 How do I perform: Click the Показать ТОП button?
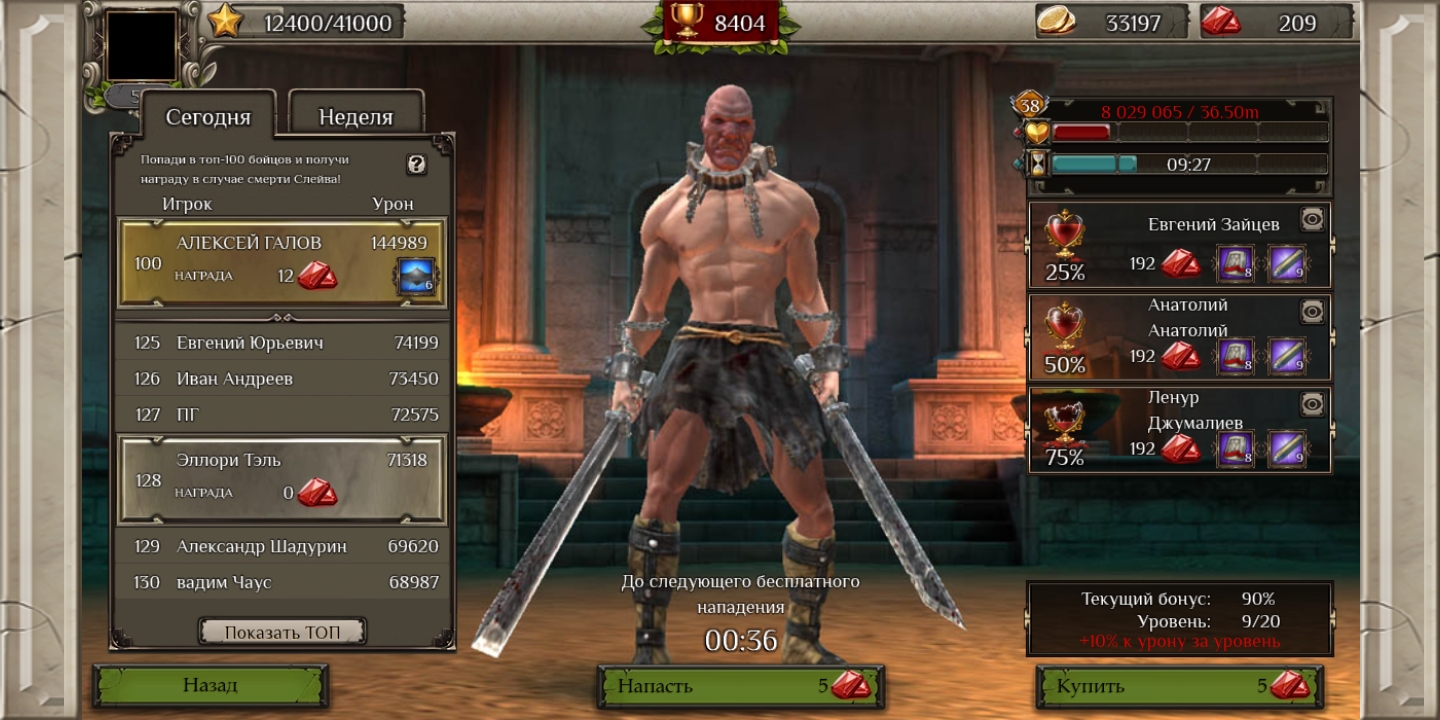tap(282, 632)
